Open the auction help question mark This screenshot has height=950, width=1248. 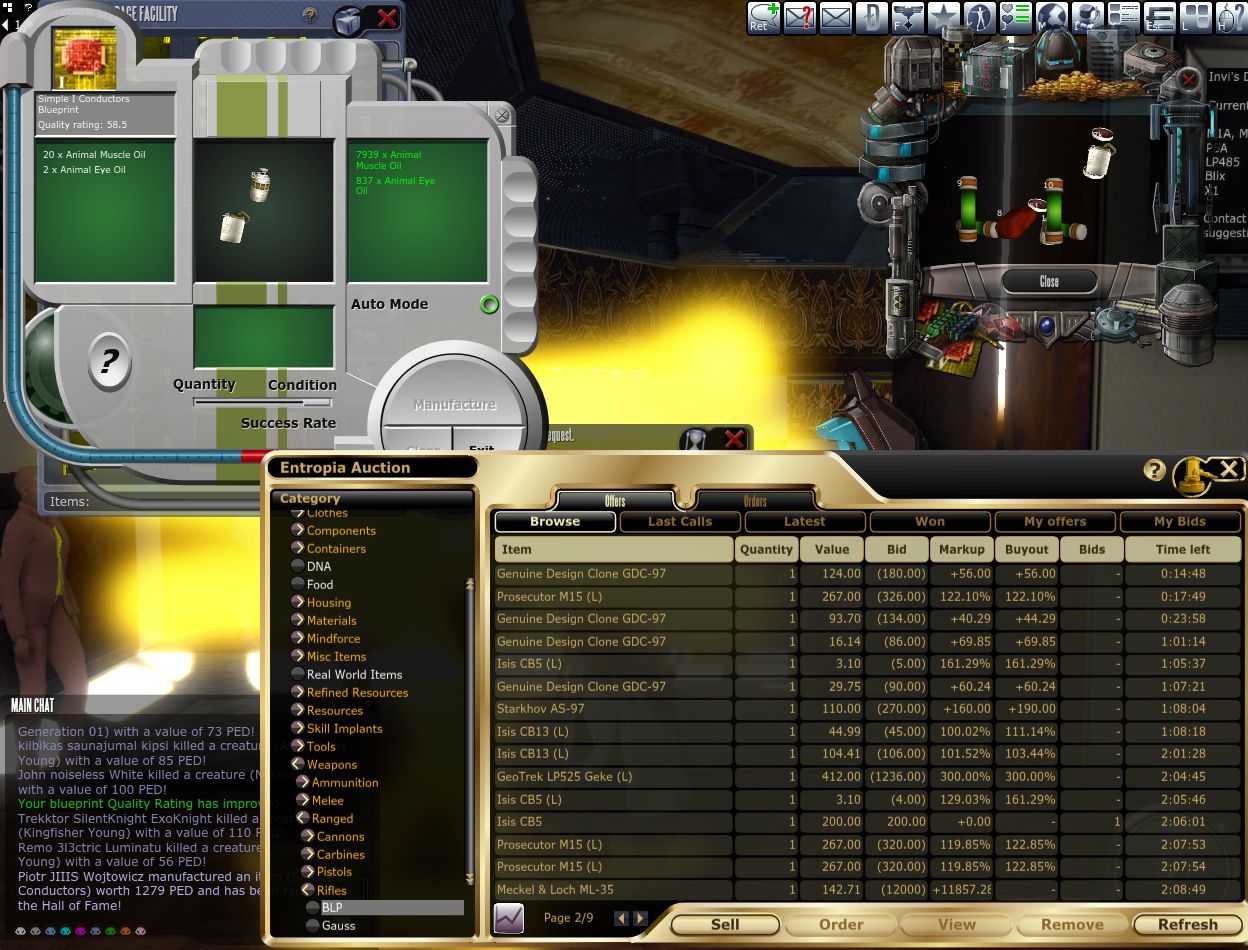(1155, 471)
